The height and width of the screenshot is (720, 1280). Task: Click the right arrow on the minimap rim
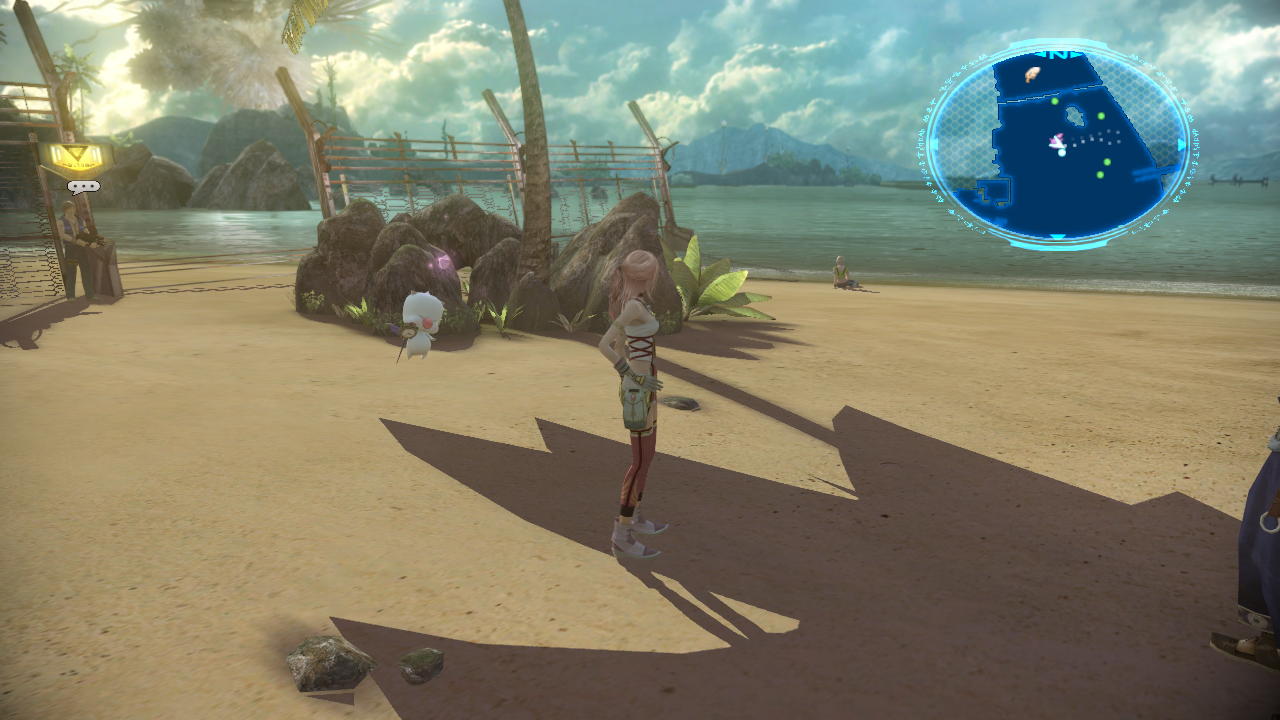click(1180, 143)
